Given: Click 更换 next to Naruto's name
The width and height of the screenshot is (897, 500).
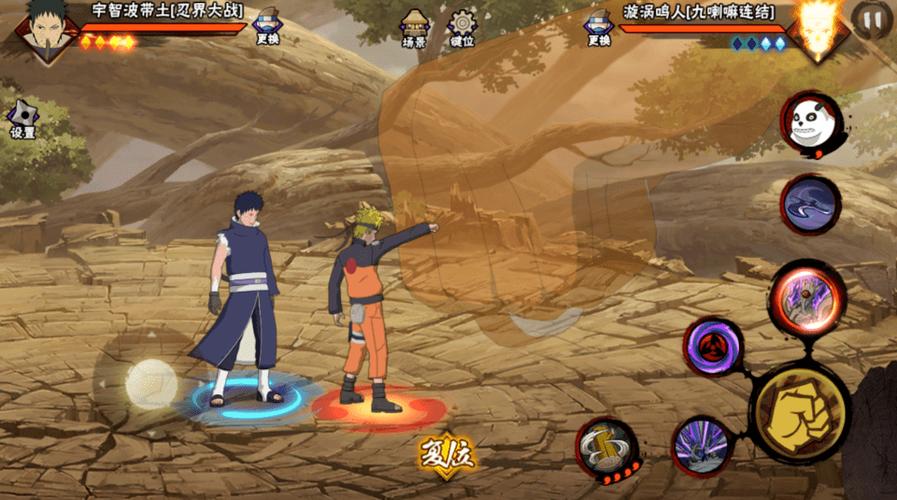Looking at the screenshot, I should point(598,26).
